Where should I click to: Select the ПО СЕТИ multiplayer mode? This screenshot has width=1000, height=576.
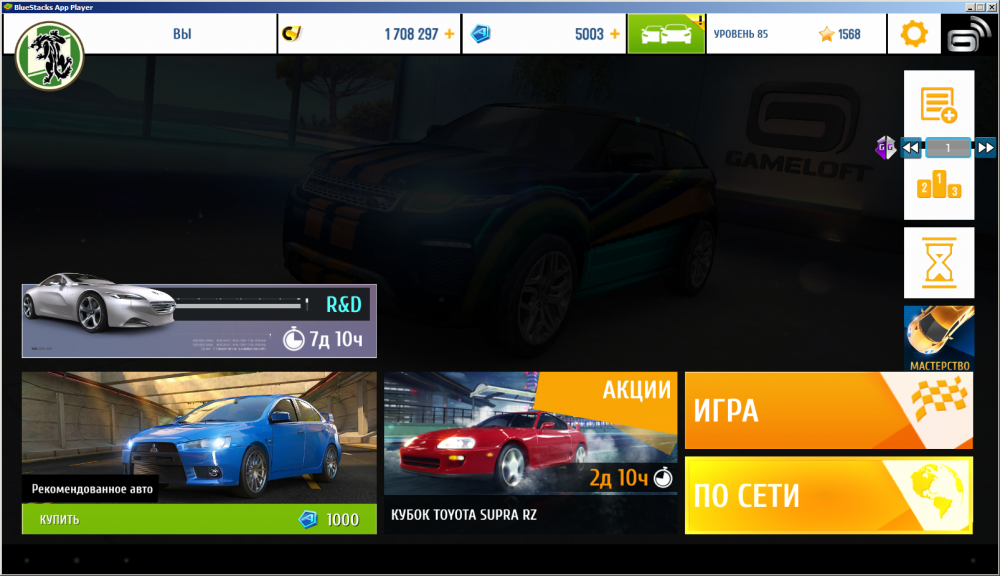828,495
